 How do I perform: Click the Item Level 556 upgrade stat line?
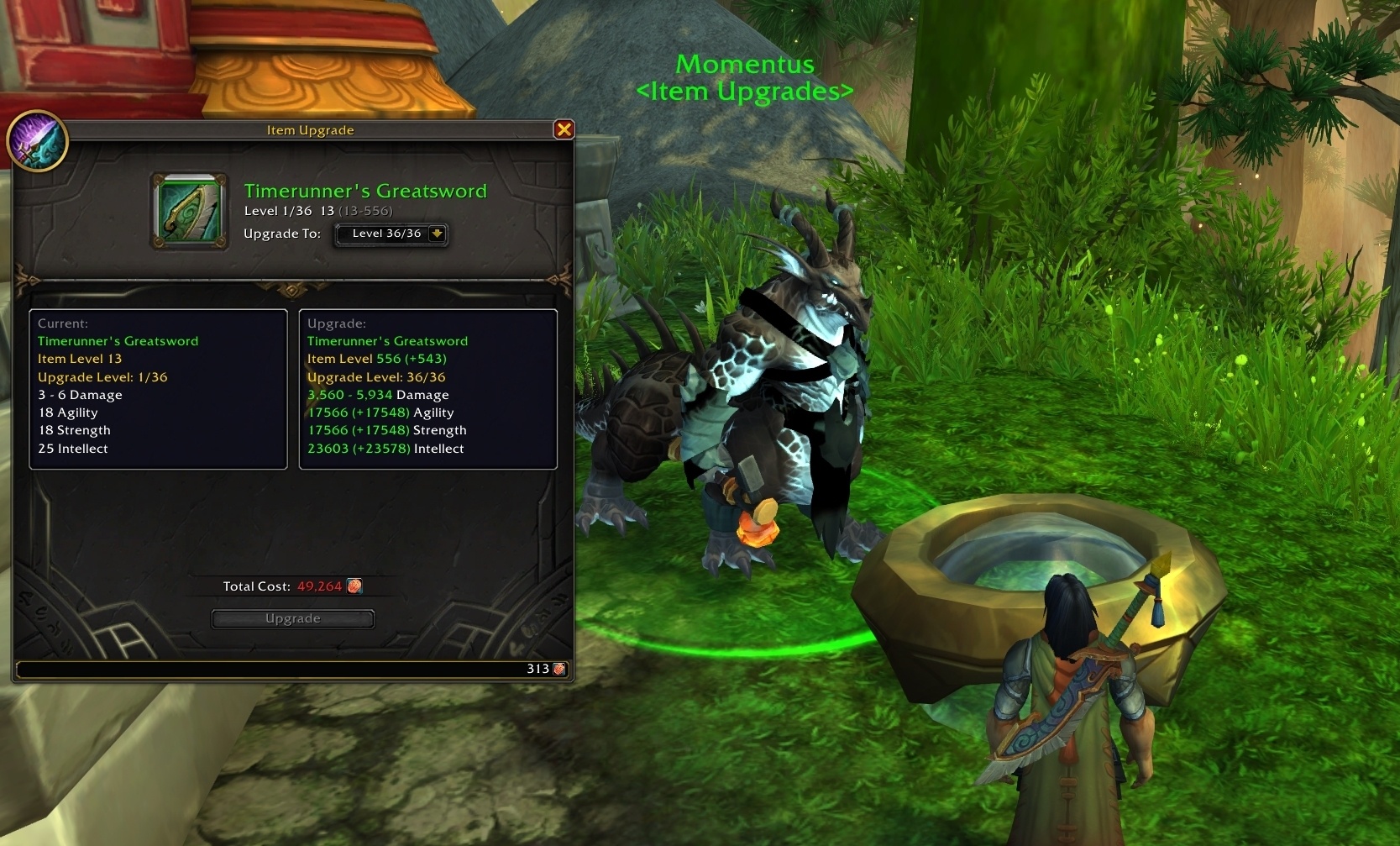click(376, 359)
